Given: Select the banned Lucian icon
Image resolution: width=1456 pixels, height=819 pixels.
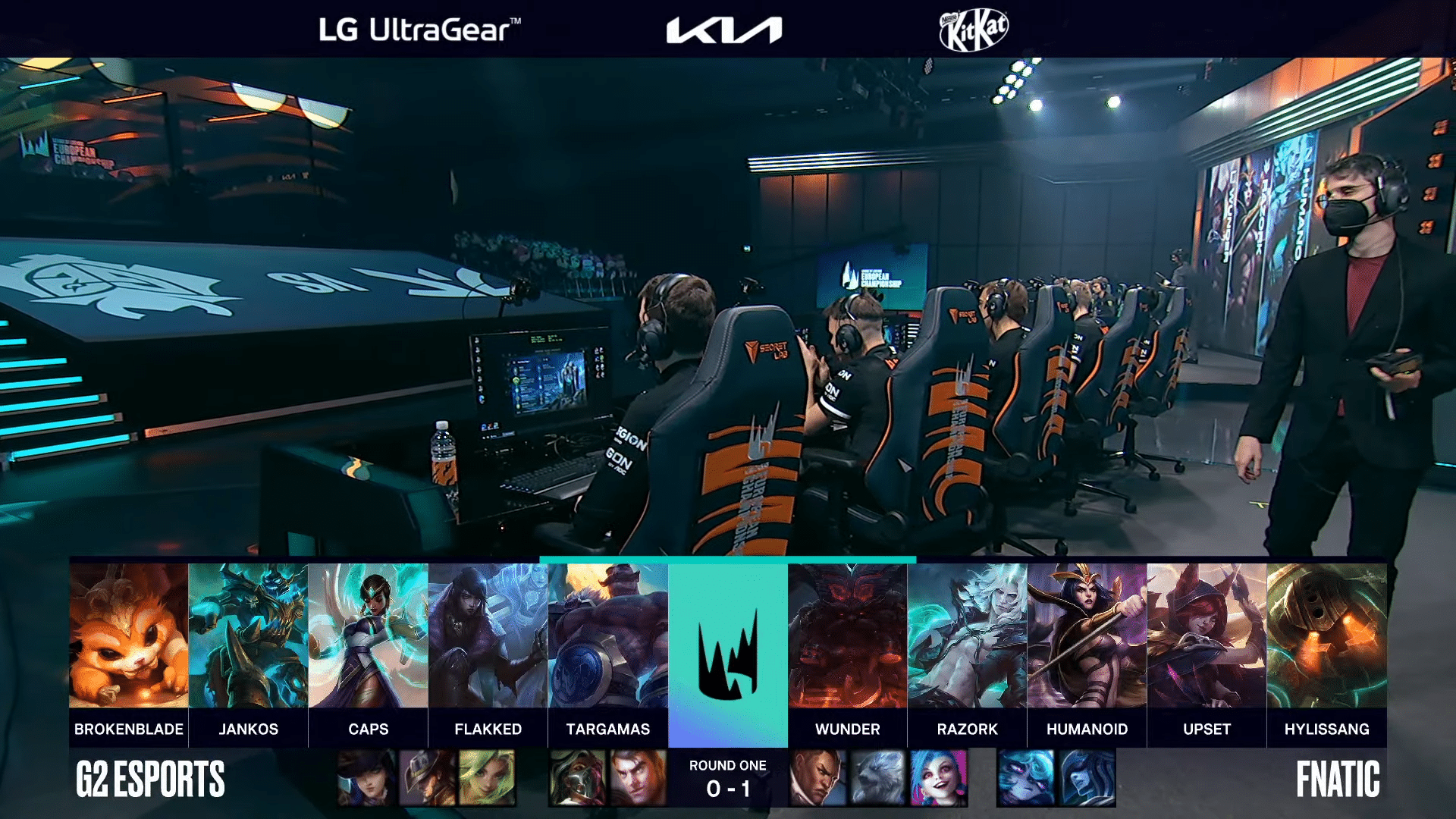Looking at the screenshot, I should [x=817, y=778].
